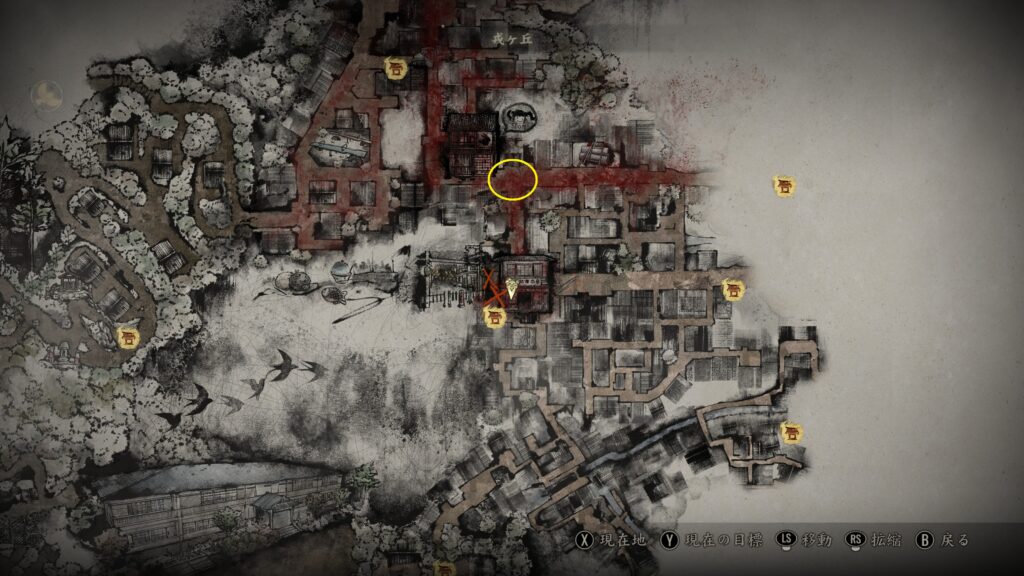Click the white player location arrow
Image resolution: width=1024 pixels, height=576 pixels.
pyautogui.click(x=512, y=288)
